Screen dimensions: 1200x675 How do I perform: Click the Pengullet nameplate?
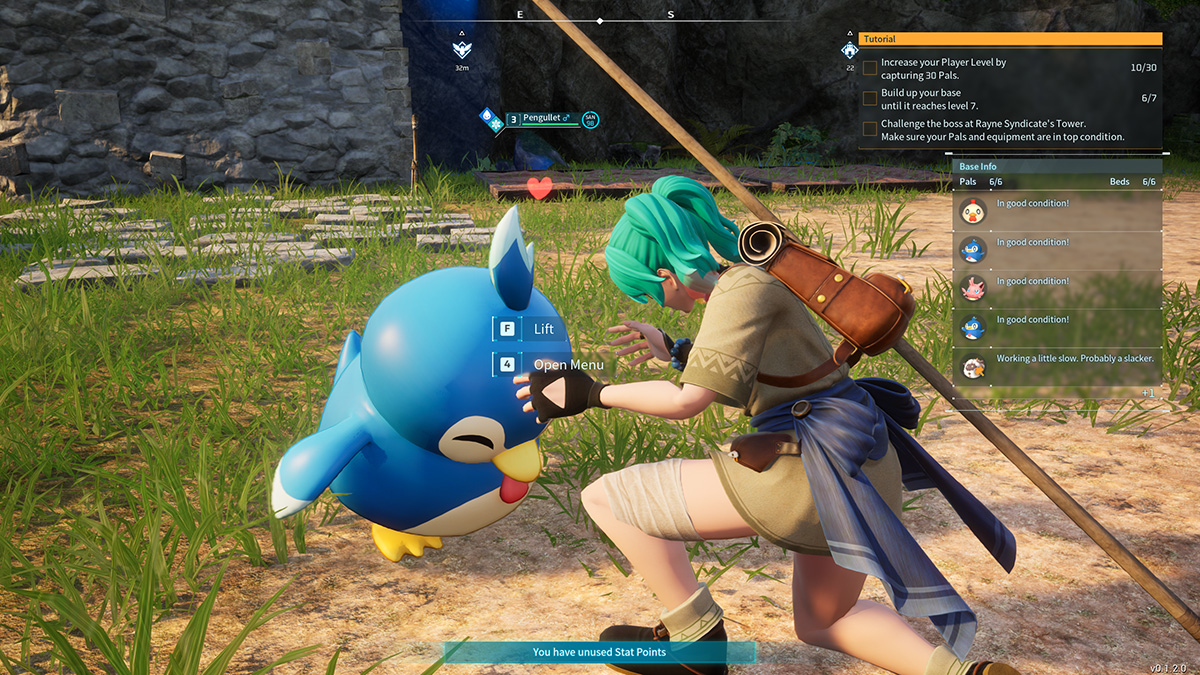[x=543, y=119]
